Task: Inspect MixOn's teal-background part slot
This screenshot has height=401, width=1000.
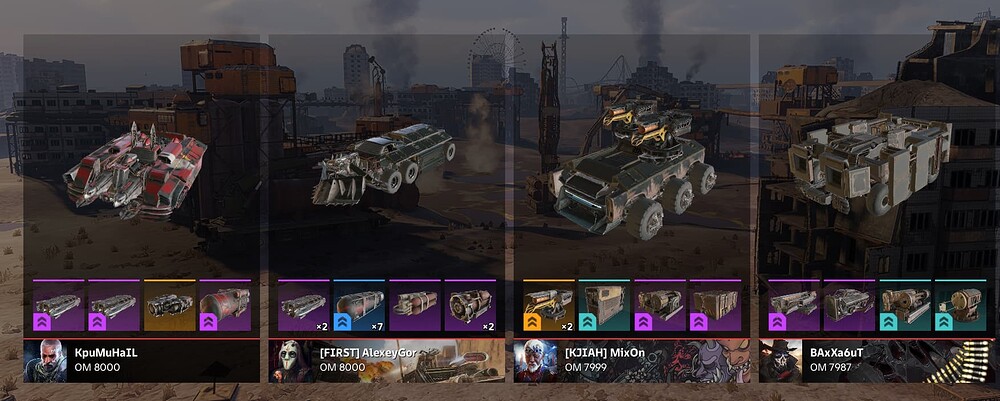Action: pyautogui.click(x=604, y=305)
